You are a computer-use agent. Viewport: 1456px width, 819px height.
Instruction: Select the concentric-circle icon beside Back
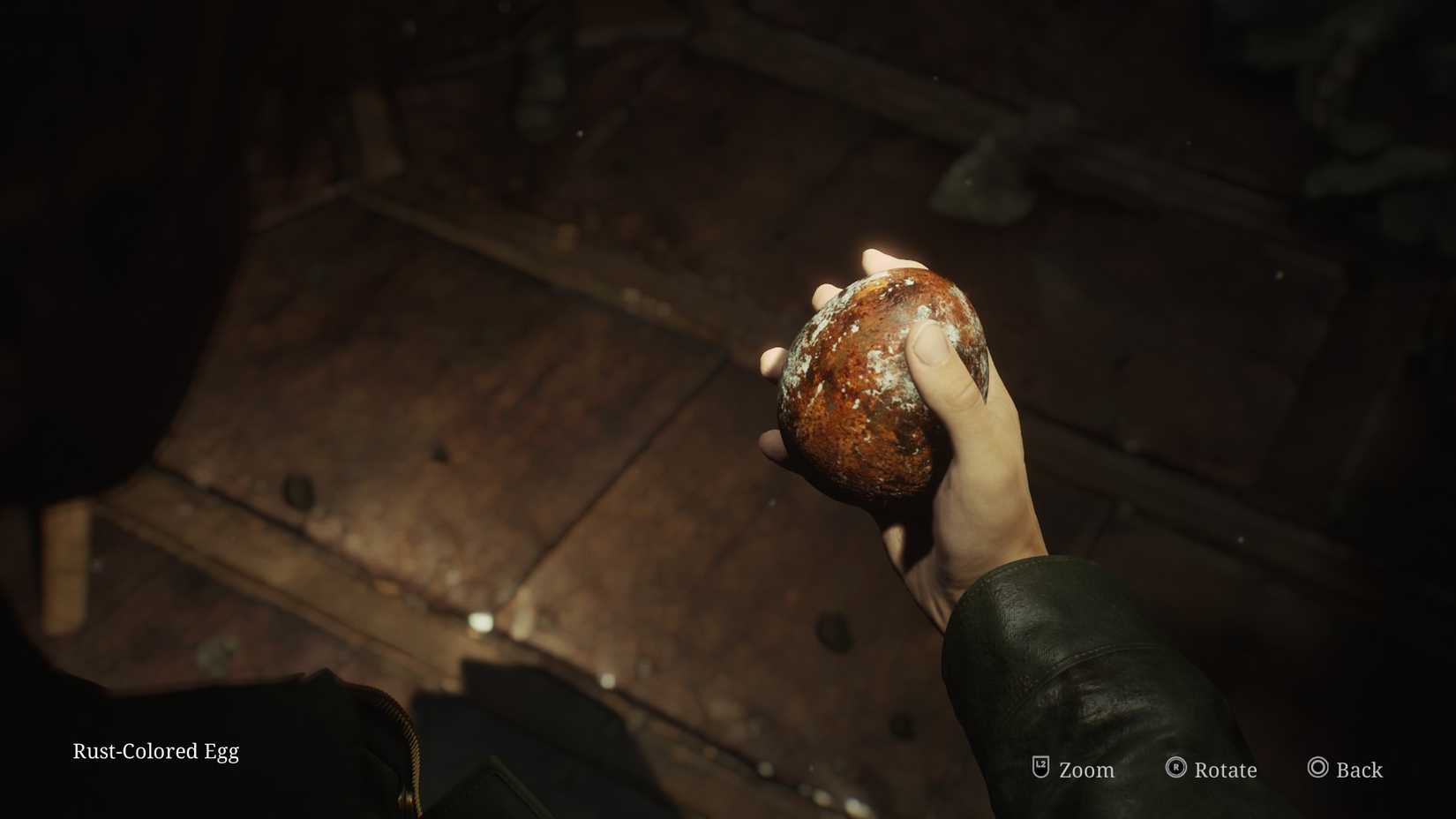1319,769
